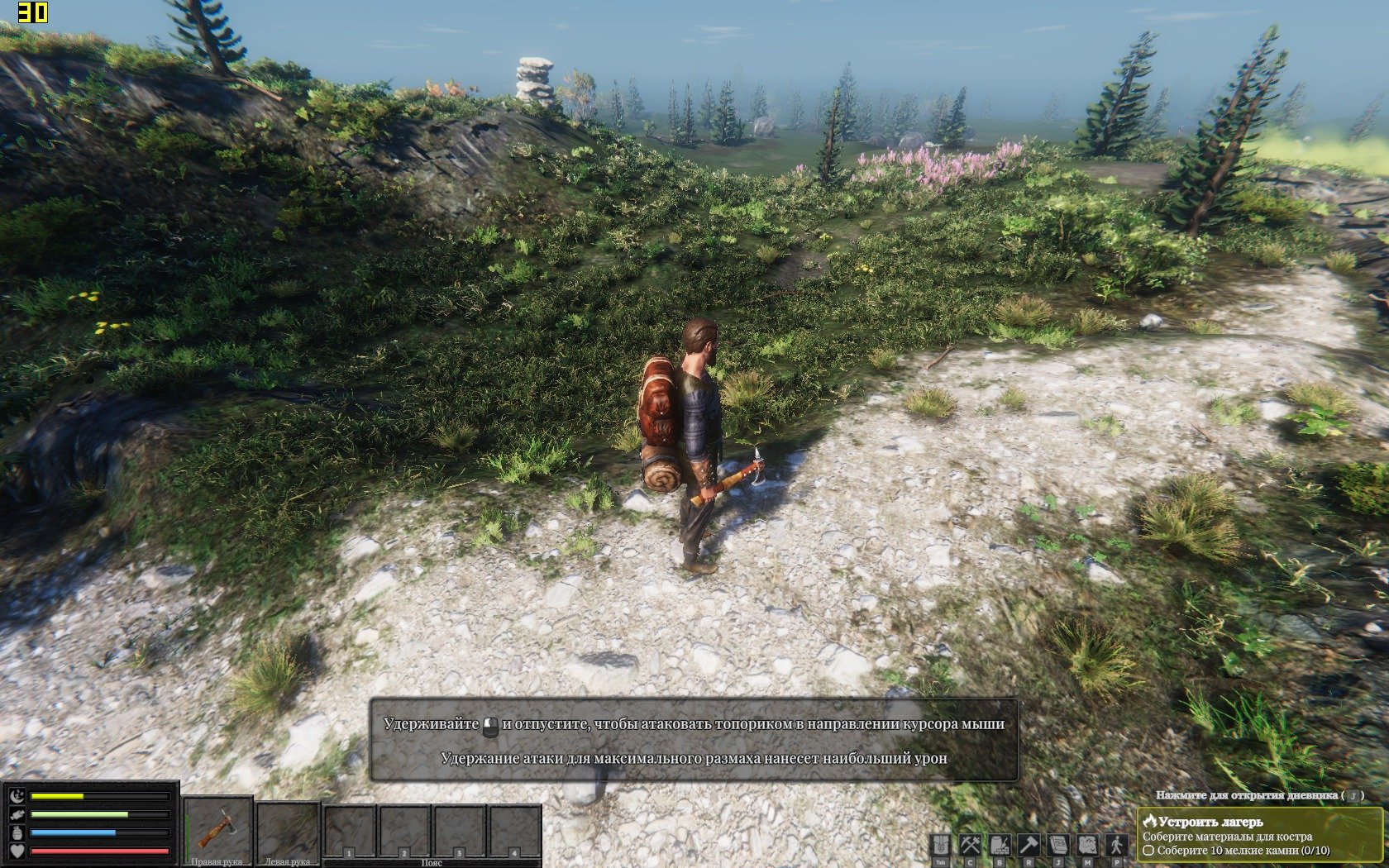1389x868 pixels.
Task: Open the building brick wall icon
Action: pyautogui.click(x=1000, y=845)
